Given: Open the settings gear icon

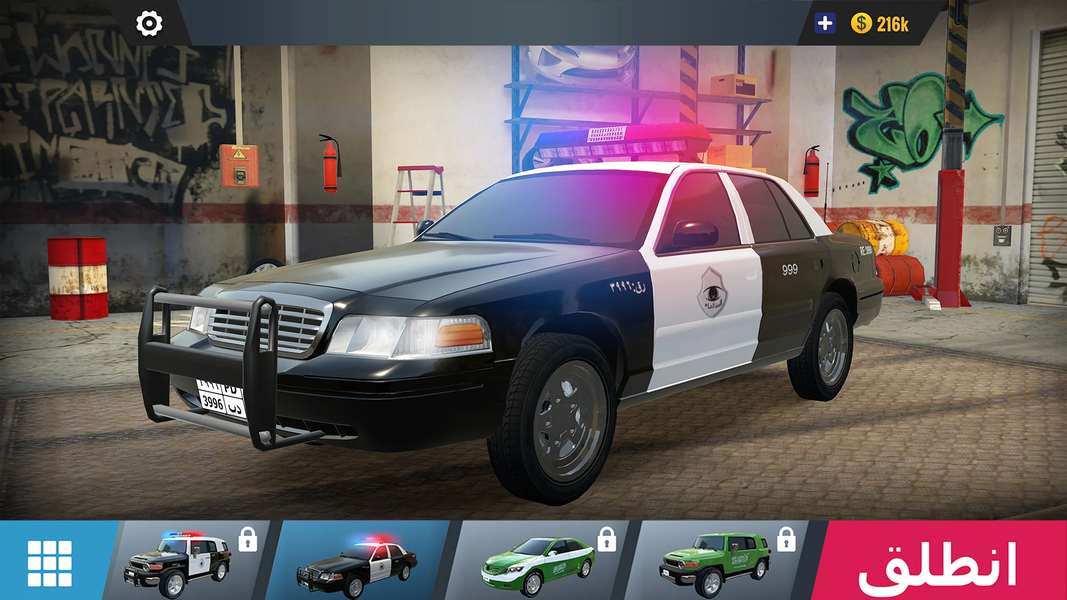Looking at the screenshot, I should (149, 23).
